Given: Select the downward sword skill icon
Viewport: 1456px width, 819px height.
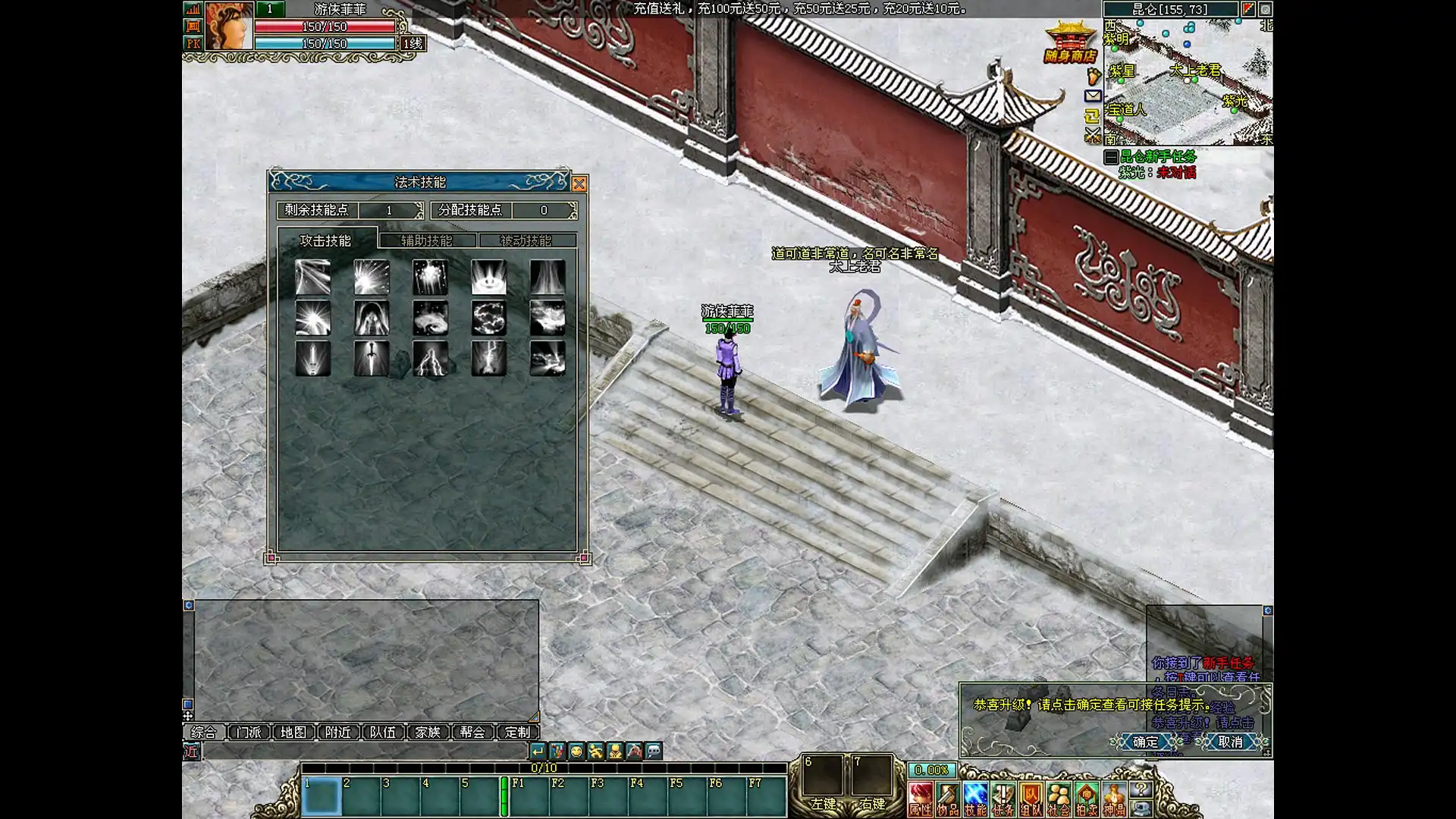Looking at the screenshot, I should [x=372, y=359].
